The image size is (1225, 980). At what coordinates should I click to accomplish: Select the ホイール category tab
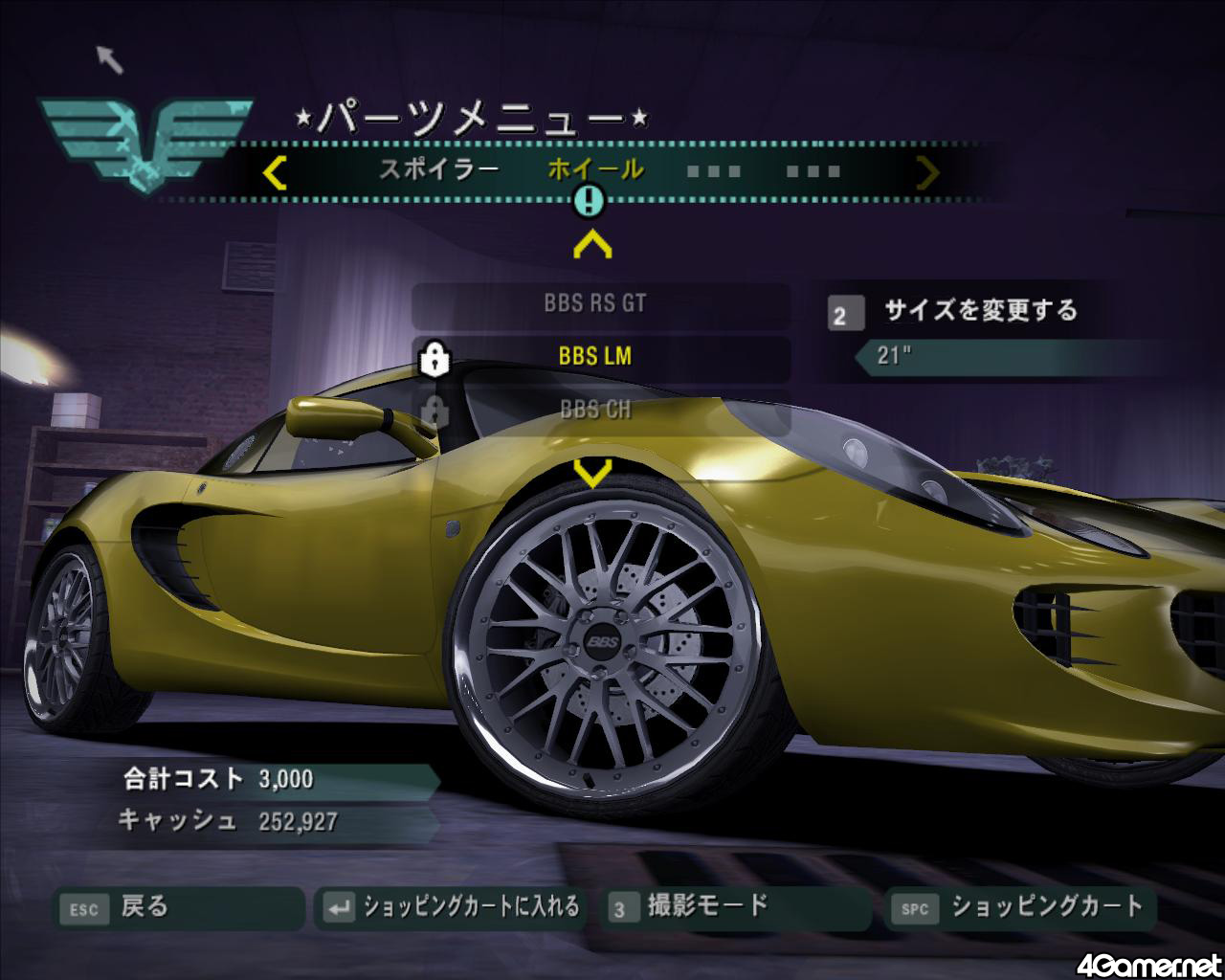(x=595, y=170)
